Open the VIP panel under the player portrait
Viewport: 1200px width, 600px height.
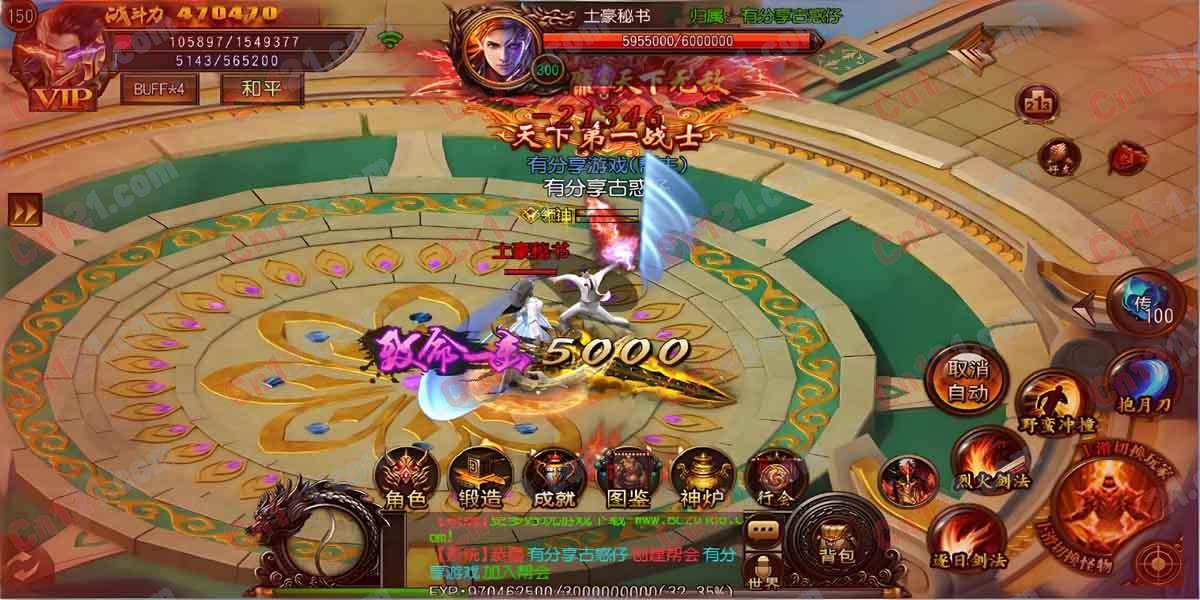64,98
